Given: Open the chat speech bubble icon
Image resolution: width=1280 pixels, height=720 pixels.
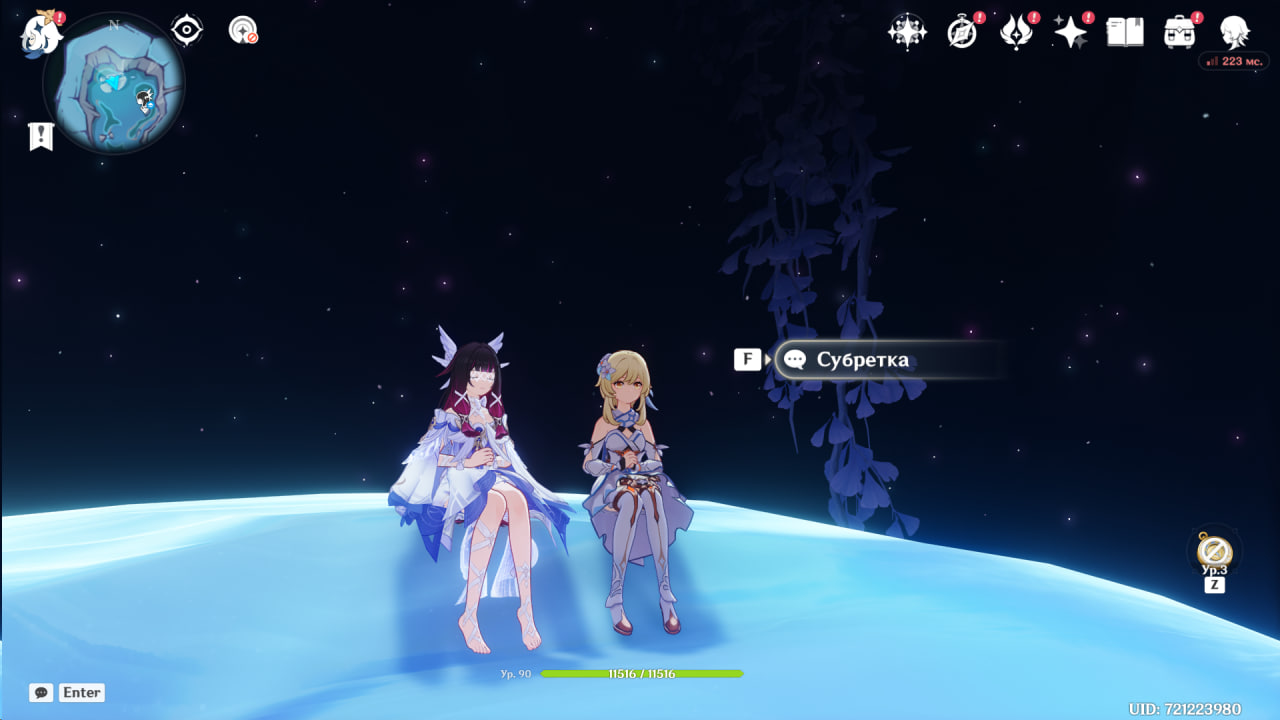Looking at the screenshot, I should pyautogui.click(x=41, y=692).
